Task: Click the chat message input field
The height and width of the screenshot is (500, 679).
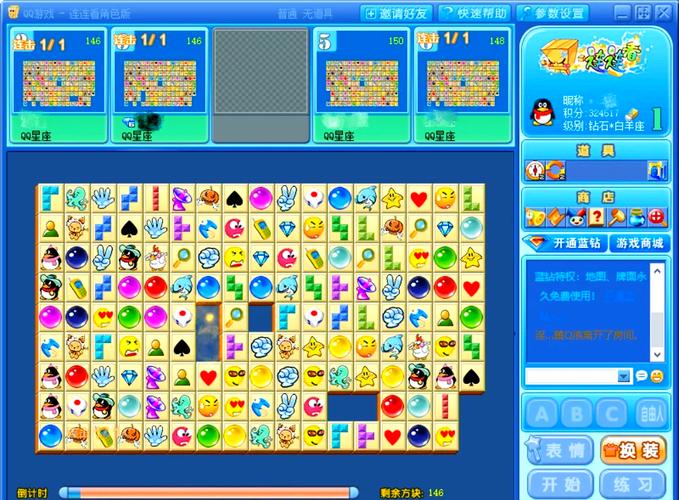Action: point(569,376)
